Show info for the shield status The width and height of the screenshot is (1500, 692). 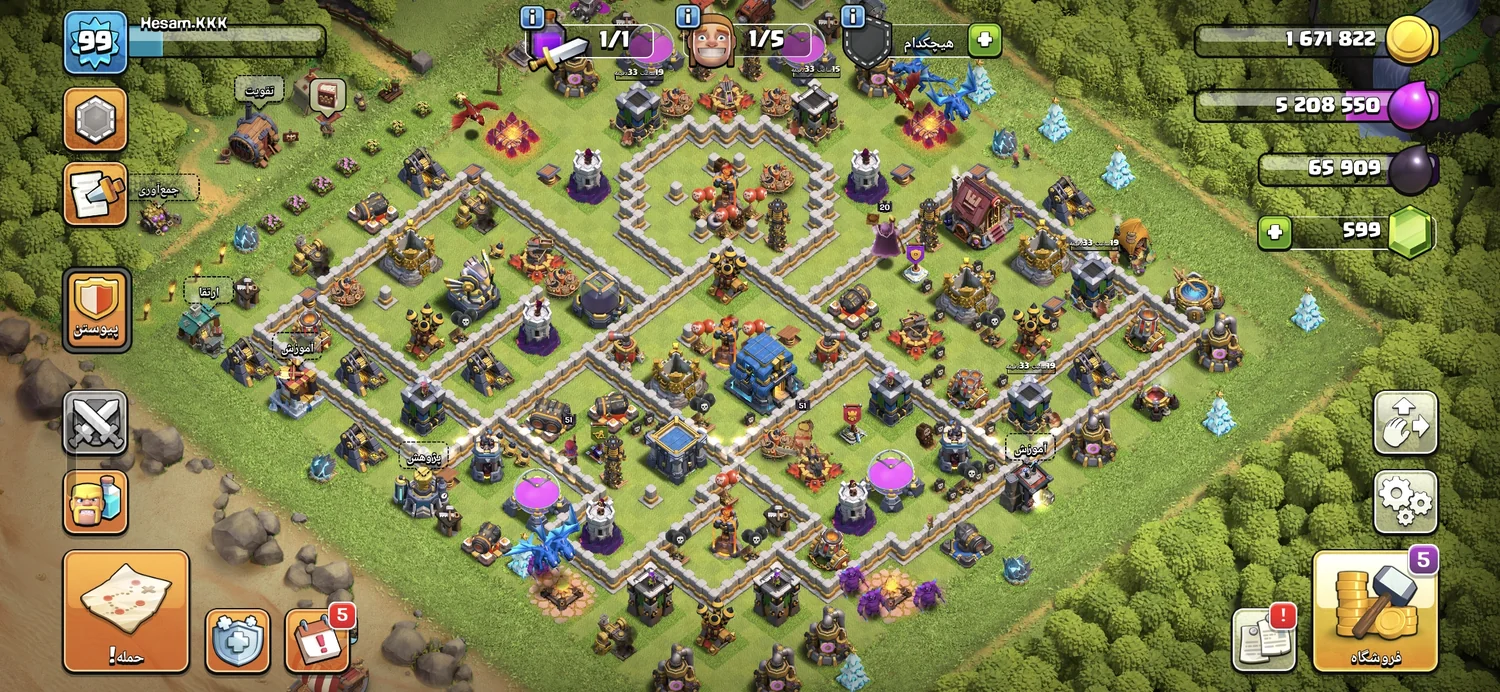coord(852,18)
